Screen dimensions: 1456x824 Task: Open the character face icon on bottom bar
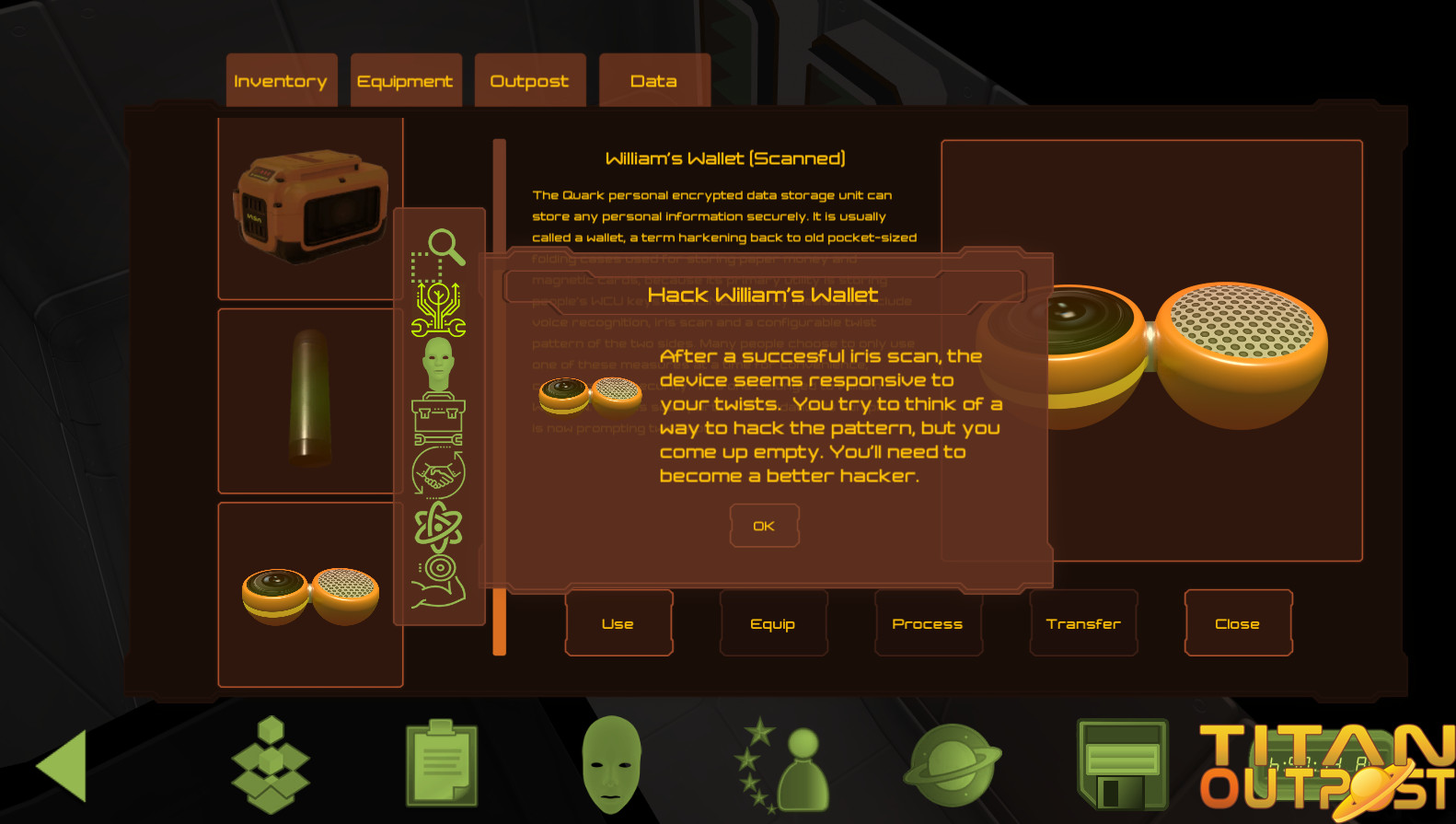612,763
